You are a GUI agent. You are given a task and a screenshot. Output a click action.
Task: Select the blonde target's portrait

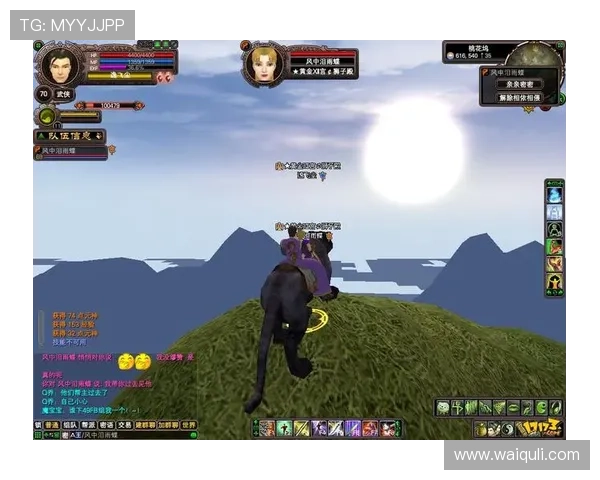click(x=265, y=64)
